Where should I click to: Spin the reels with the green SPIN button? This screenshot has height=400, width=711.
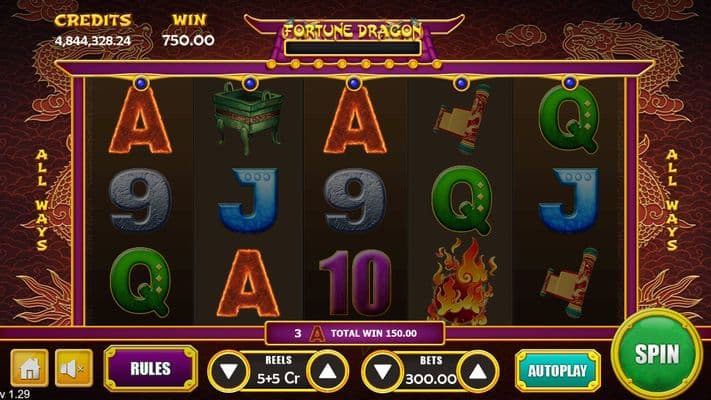[x=656, y=354]
